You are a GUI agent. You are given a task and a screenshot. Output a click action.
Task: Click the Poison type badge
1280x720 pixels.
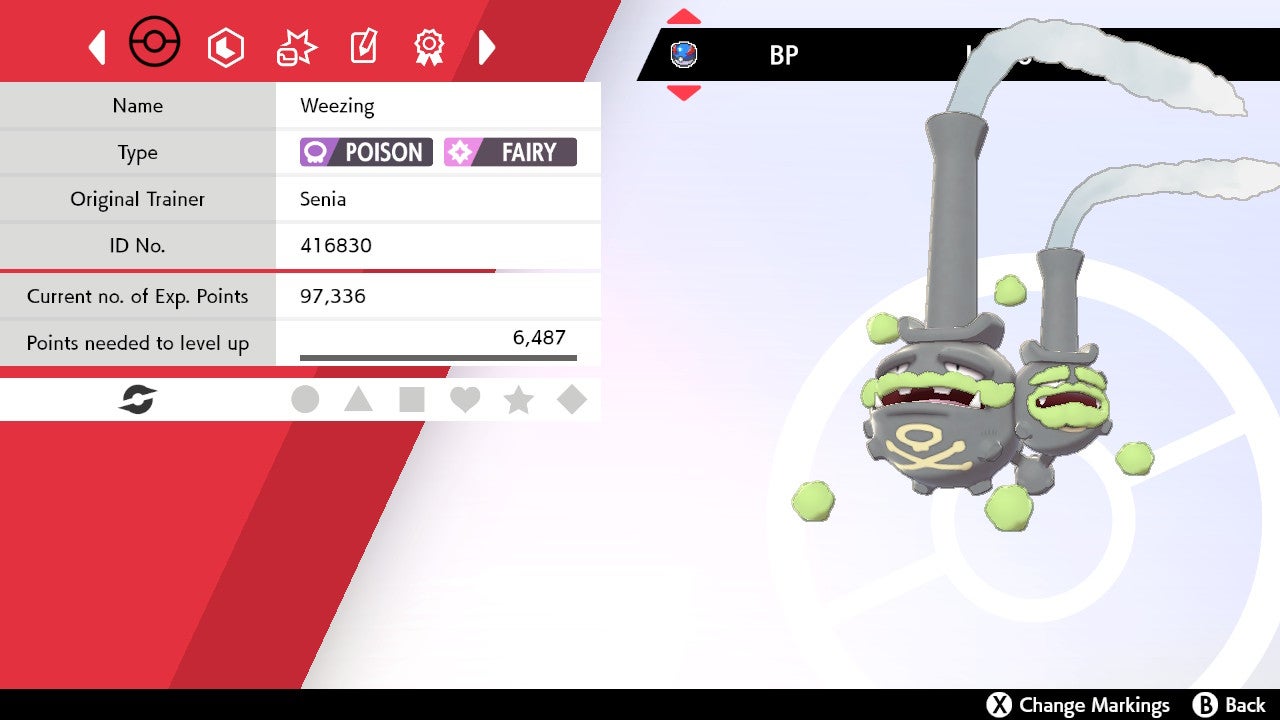(365, 152)
